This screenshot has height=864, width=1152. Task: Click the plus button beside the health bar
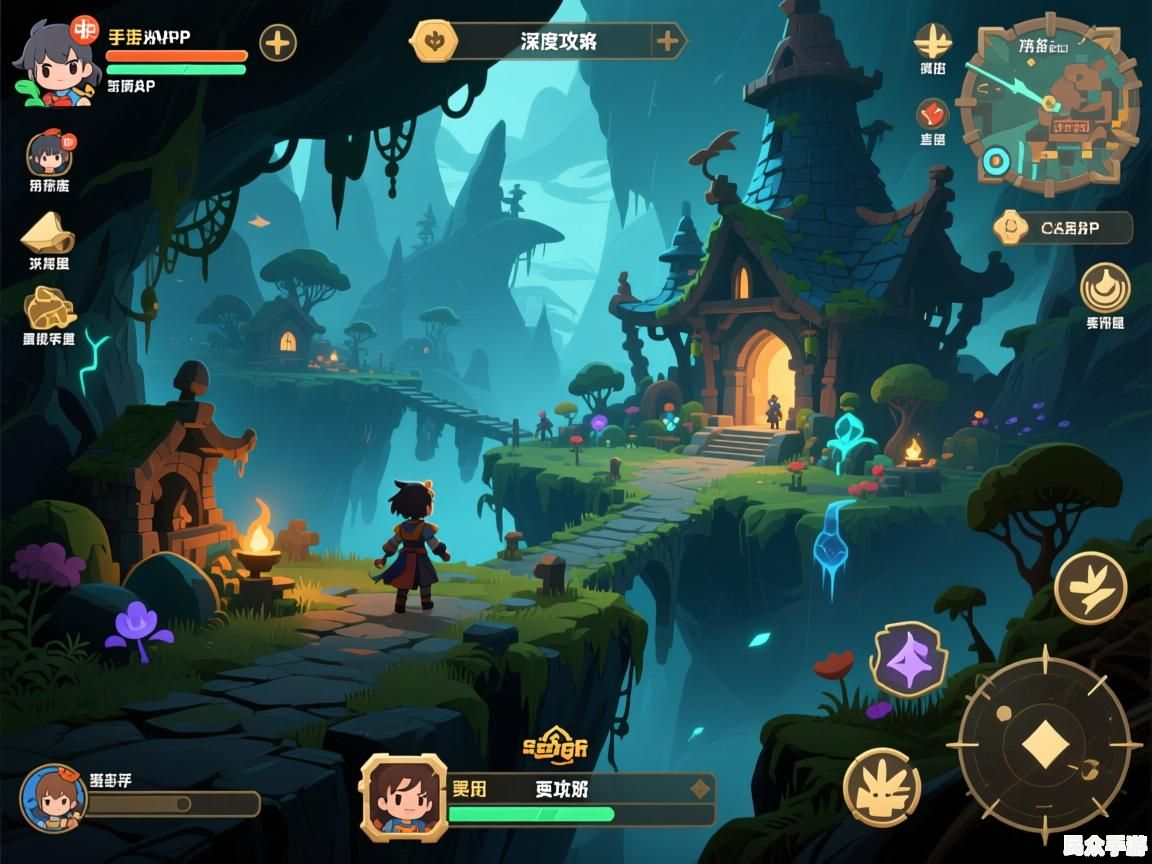click(278, 43)
